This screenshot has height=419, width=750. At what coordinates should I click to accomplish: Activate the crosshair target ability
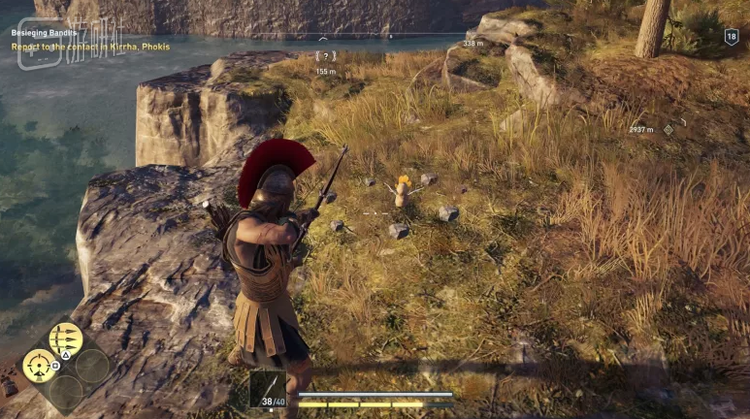click(x=40, y=365)
